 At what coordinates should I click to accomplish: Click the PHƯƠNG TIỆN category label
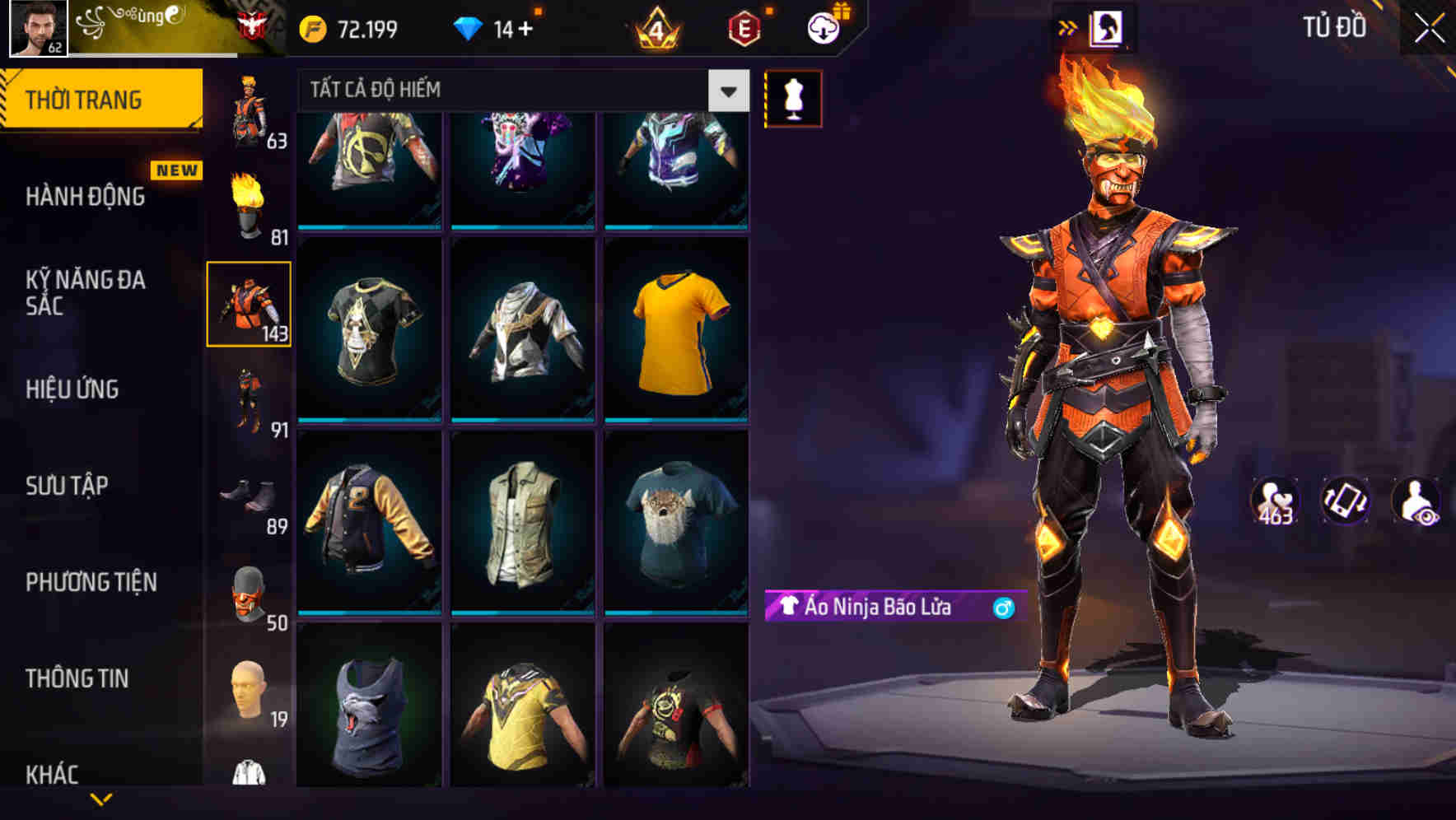91,582
